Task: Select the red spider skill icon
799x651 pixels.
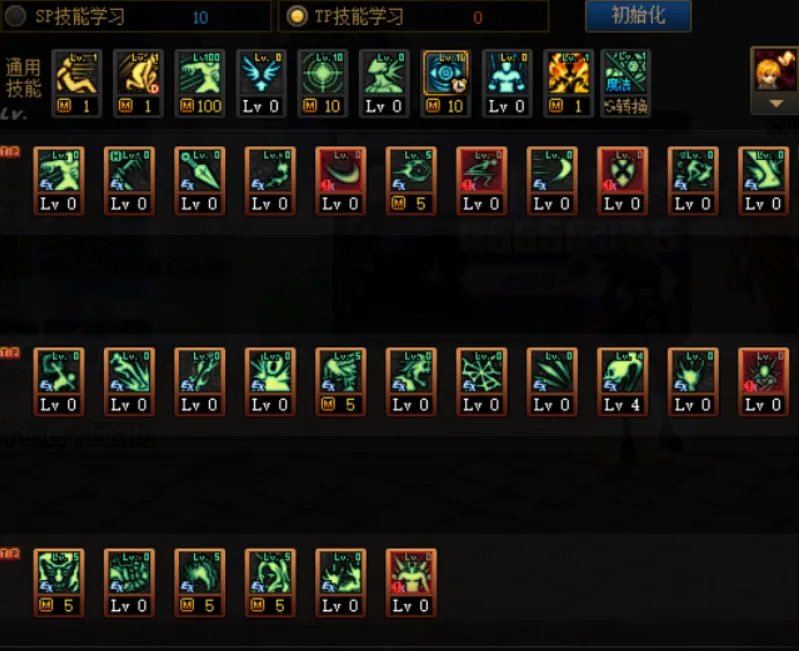Action: (x=763, y=372)
